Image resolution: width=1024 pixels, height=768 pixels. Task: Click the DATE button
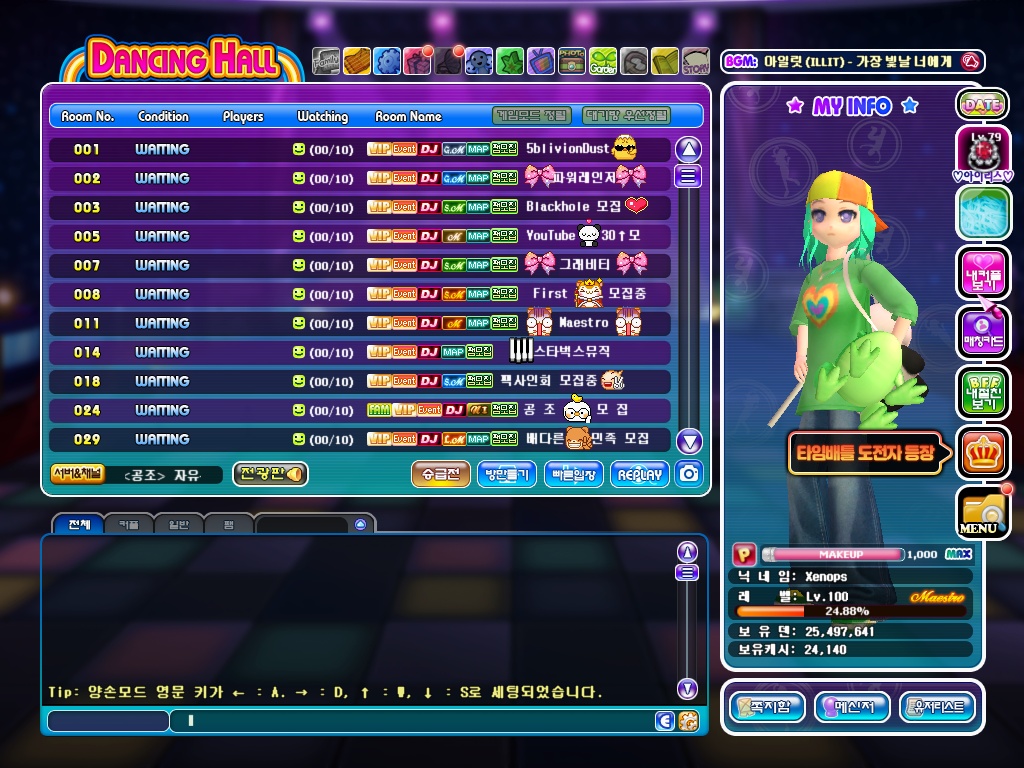tap(982, 104)
